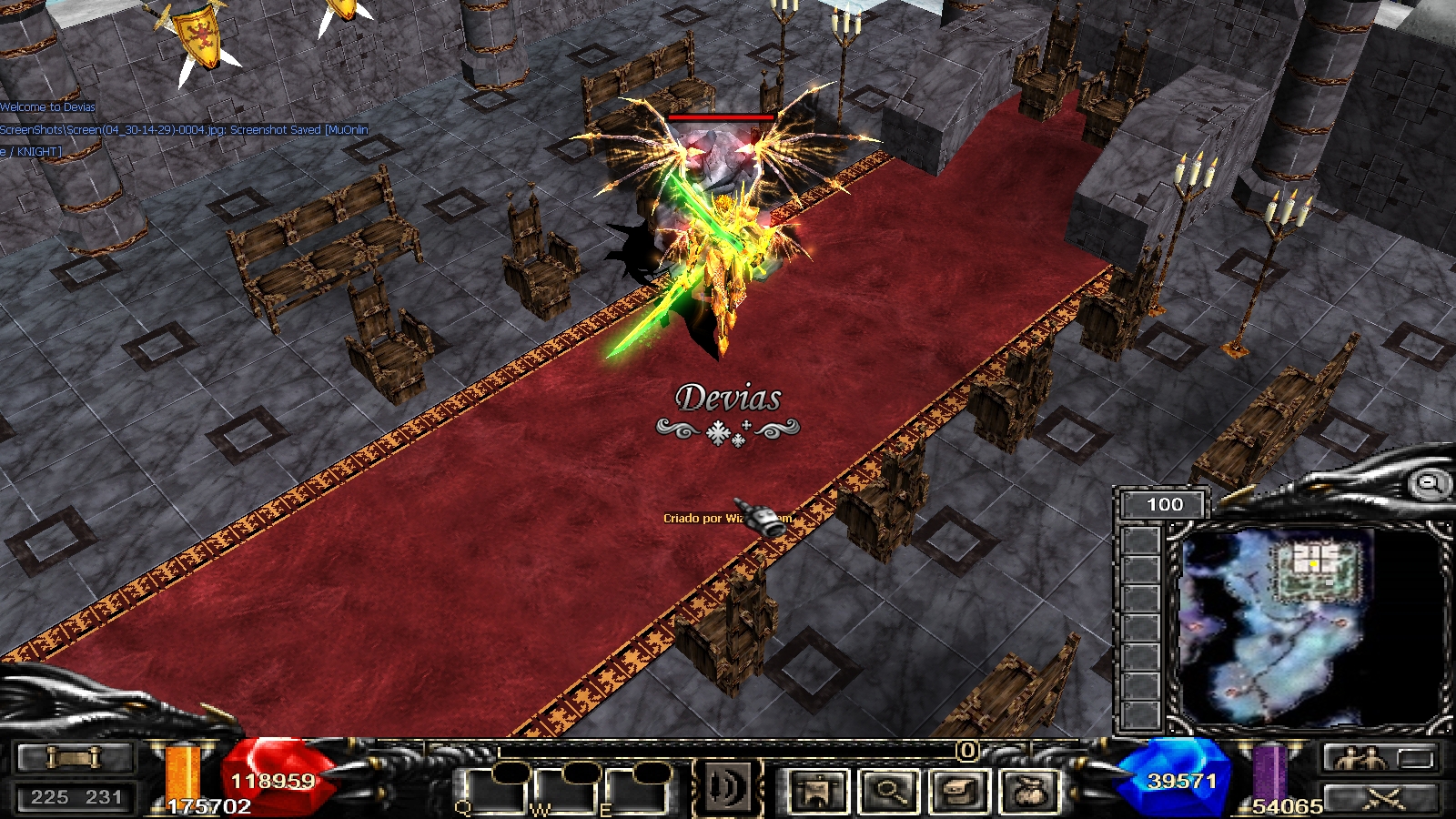Open the scroll button on the HUD
Screen dimensions: 1456x819
76,757
